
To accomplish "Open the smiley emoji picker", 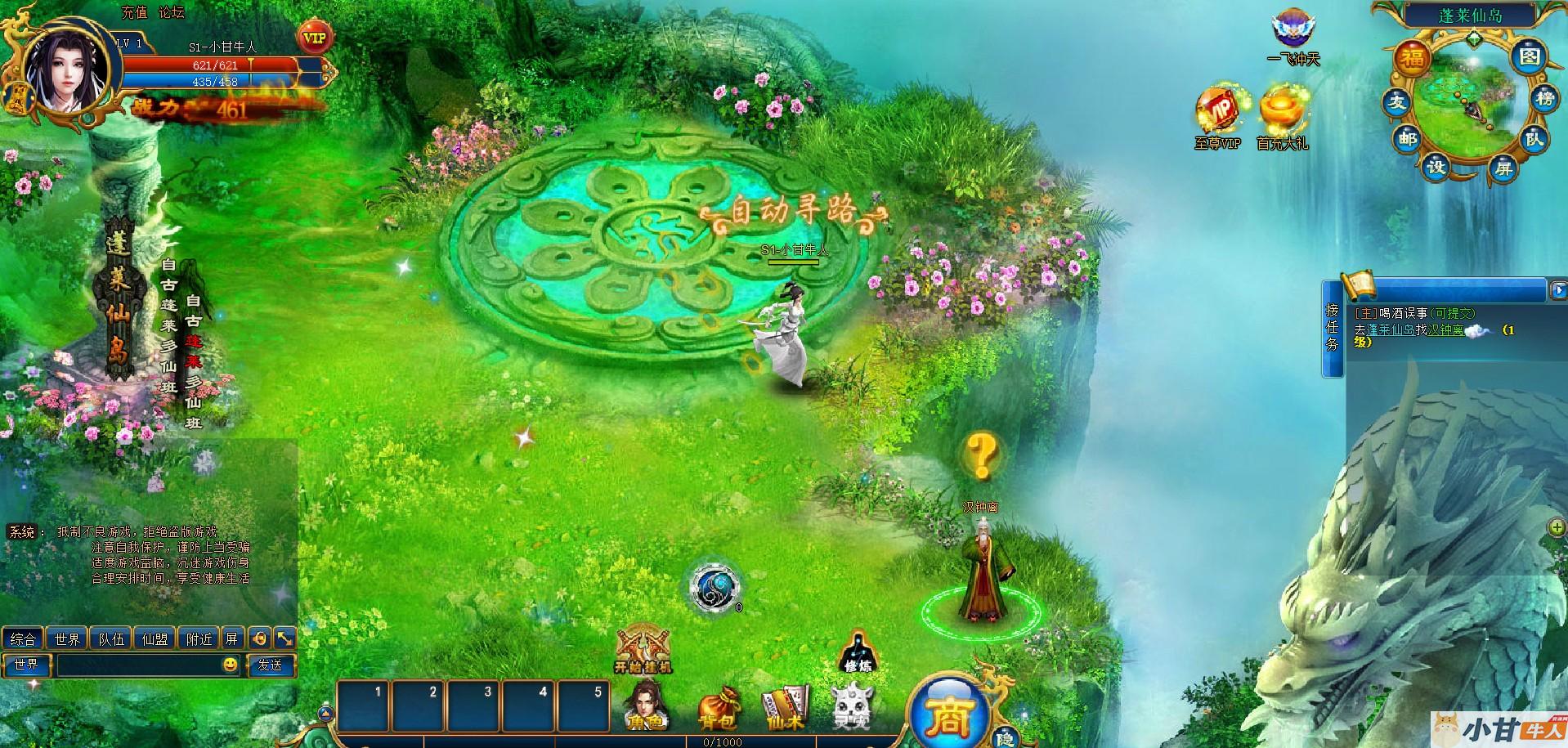I will coord(231,665).
